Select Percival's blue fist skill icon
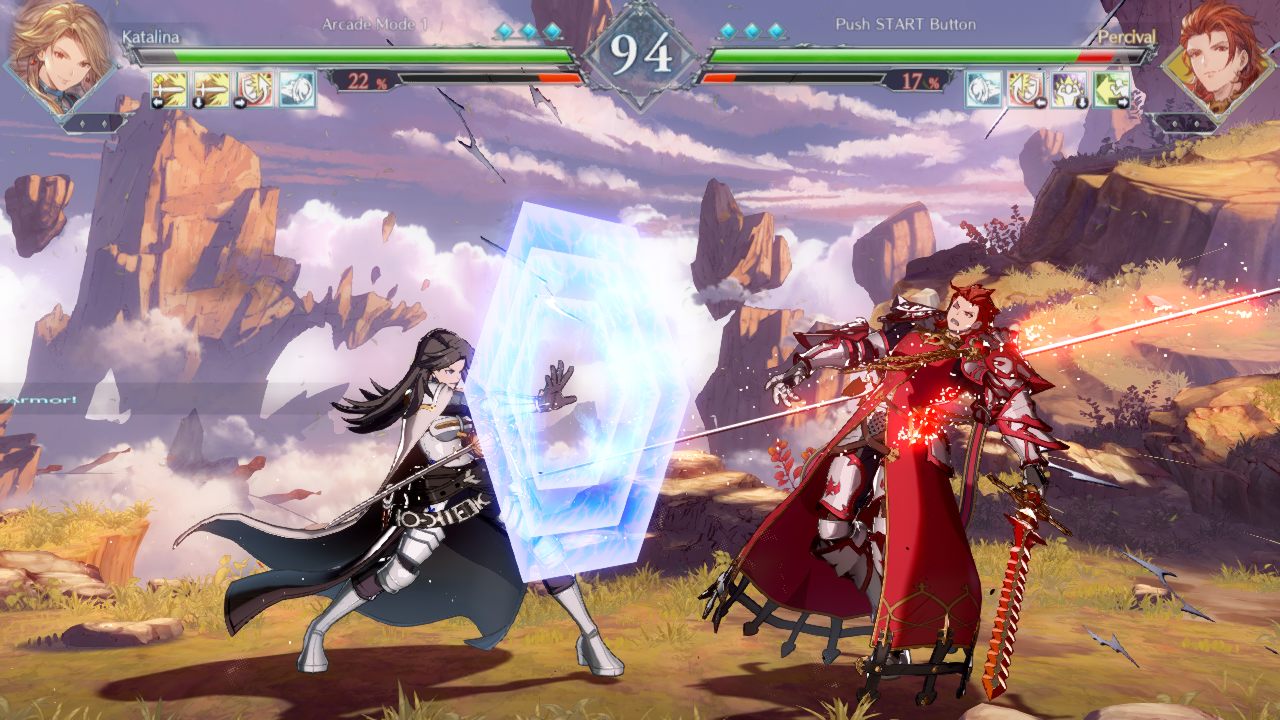Viewport: 1280px width, 720px height. [983, 89]
